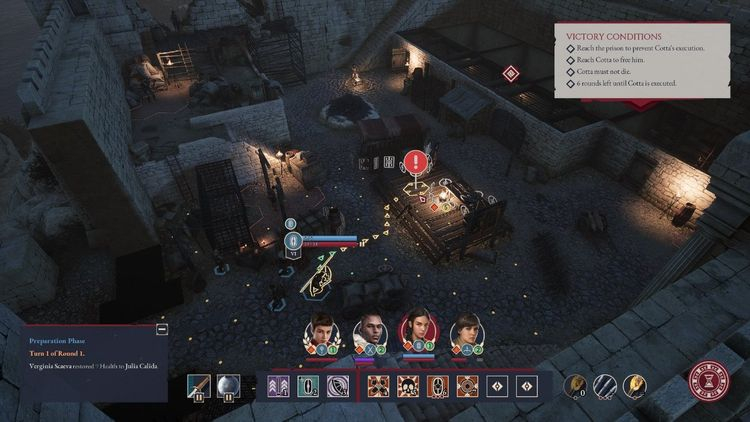Activate the purple shield ability
Viewport: 750px width, 422px height.
pyautogui.click(x=306, y=386)
